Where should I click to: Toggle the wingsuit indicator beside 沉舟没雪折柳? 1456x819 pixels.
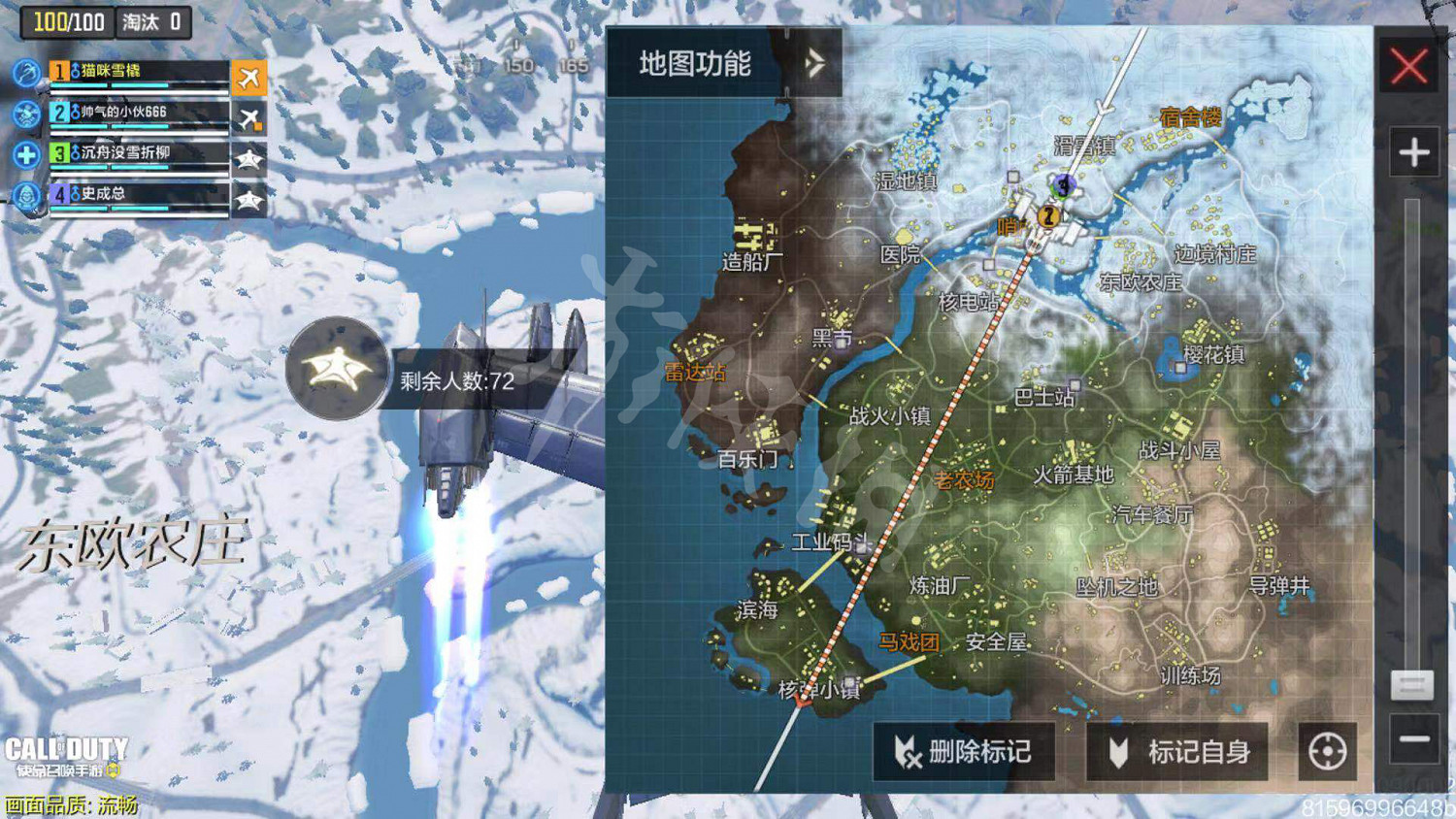click(x=249, y=157)
